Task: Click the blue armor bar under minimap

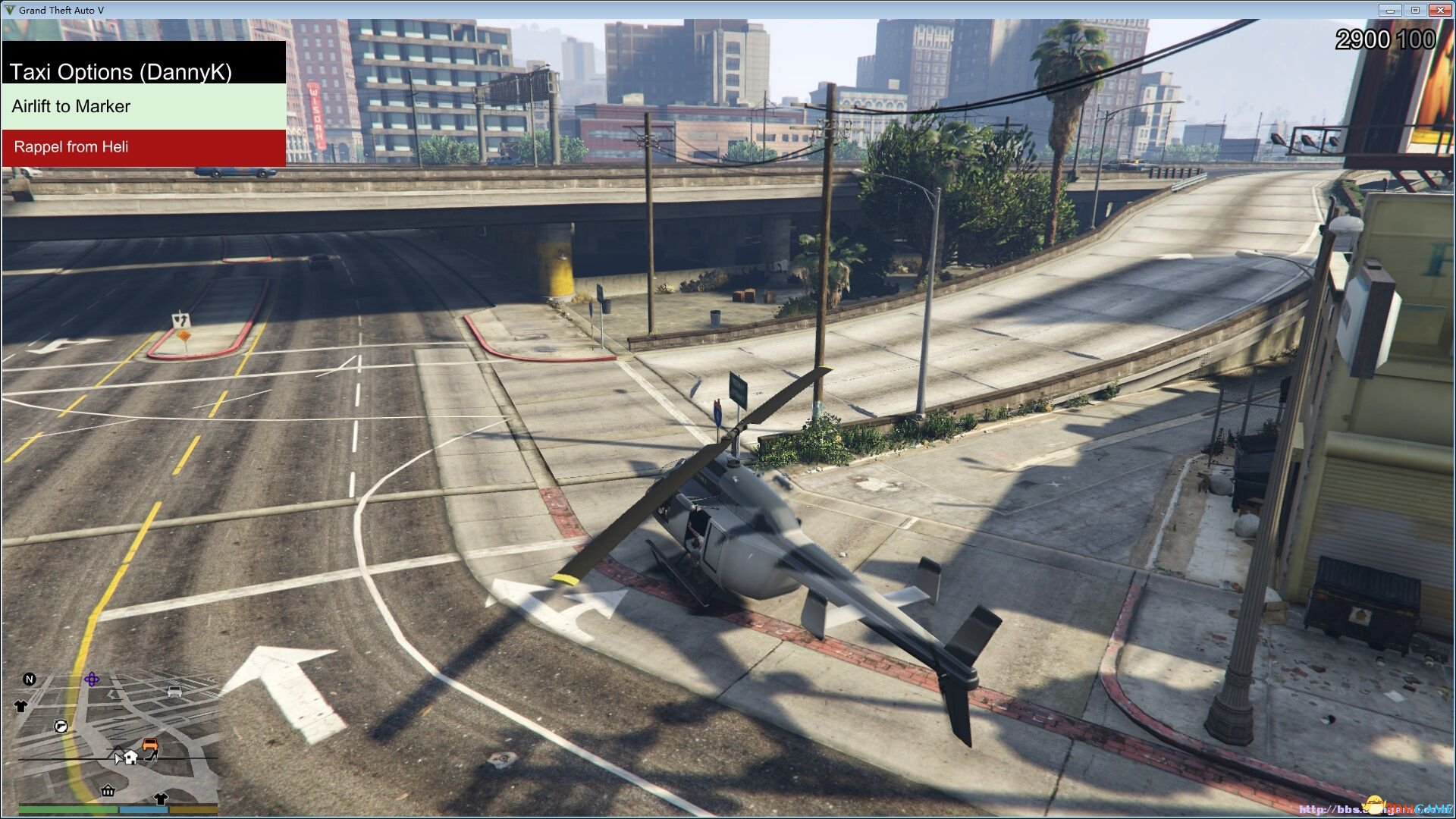Action: (x=144, y=808)
